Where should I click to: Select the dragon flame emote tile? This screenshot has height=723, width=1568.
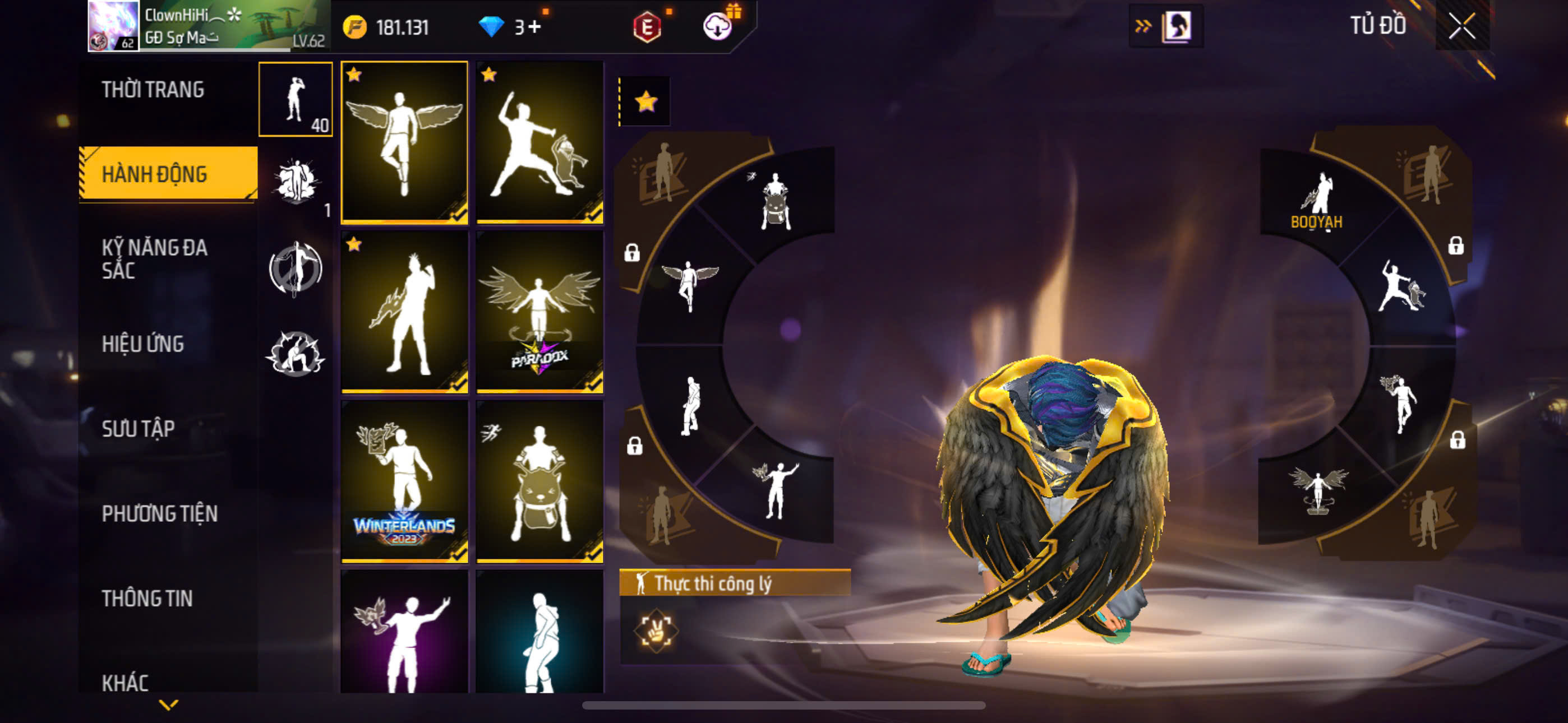(x=404, y=312)
